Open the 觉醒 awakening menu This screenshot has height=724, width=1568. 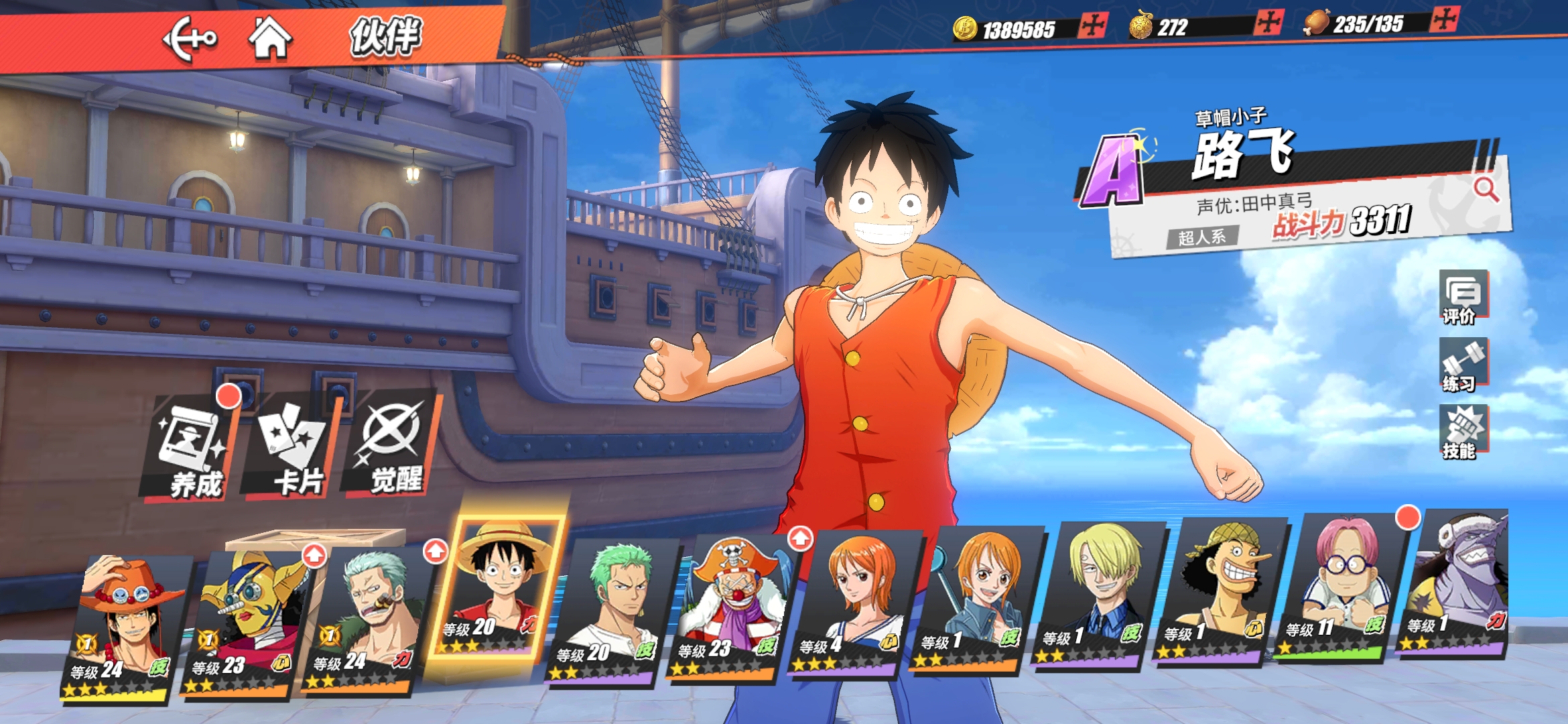(393, 446)
